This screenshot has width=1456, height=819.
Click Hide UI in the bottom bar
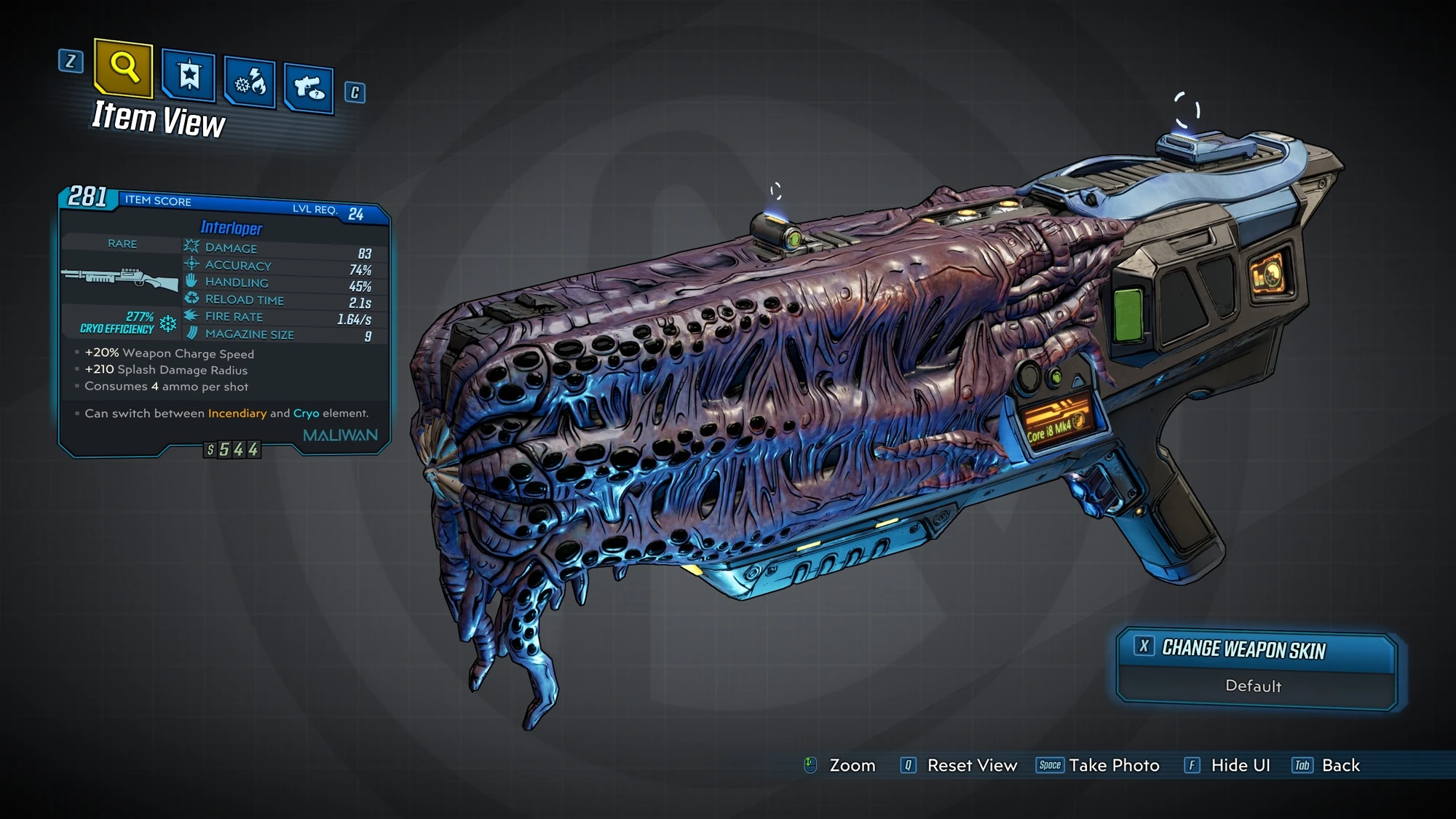tap(1240, 765)
